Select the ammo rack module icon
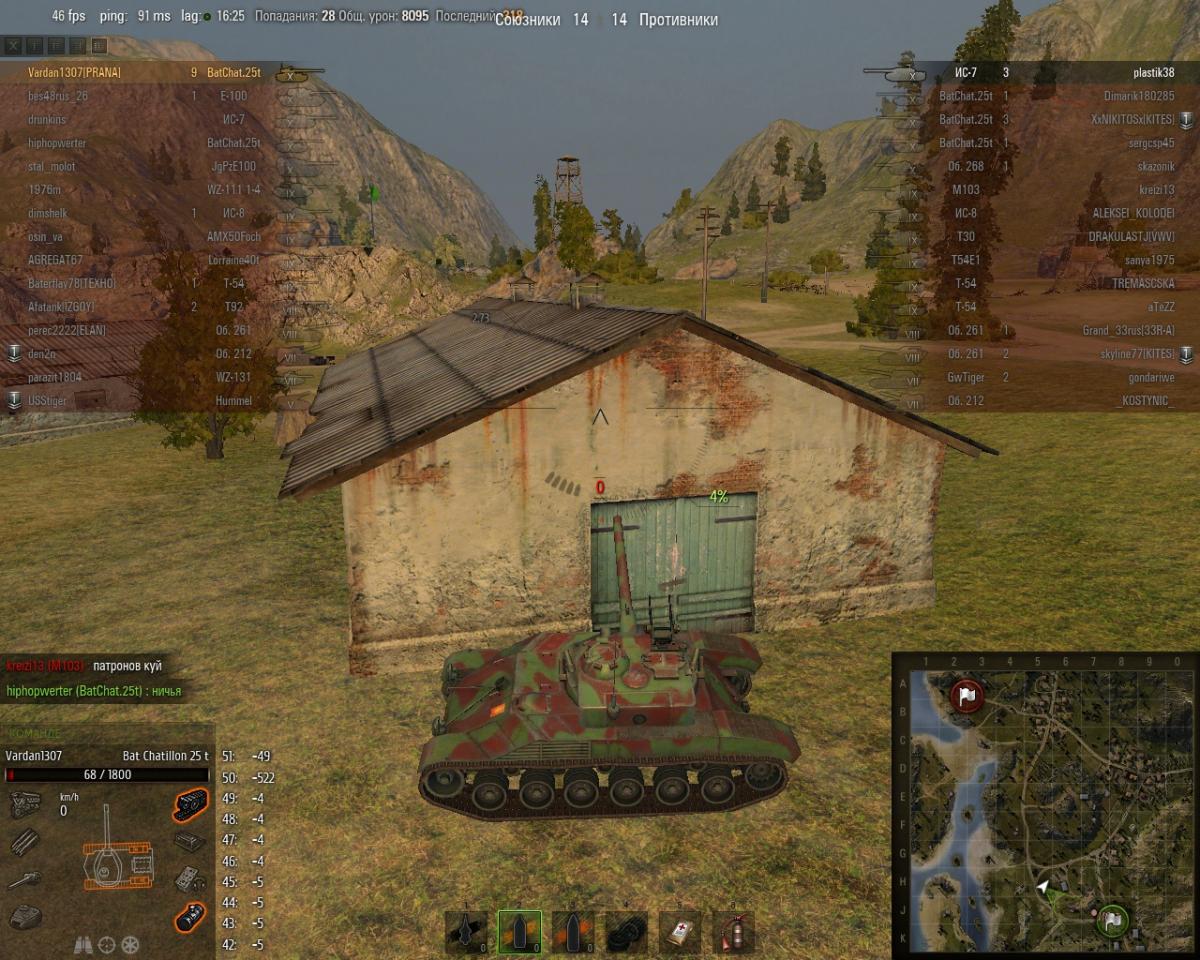Viewport: 1200px width, 960px height. click(x=25, y=843)
